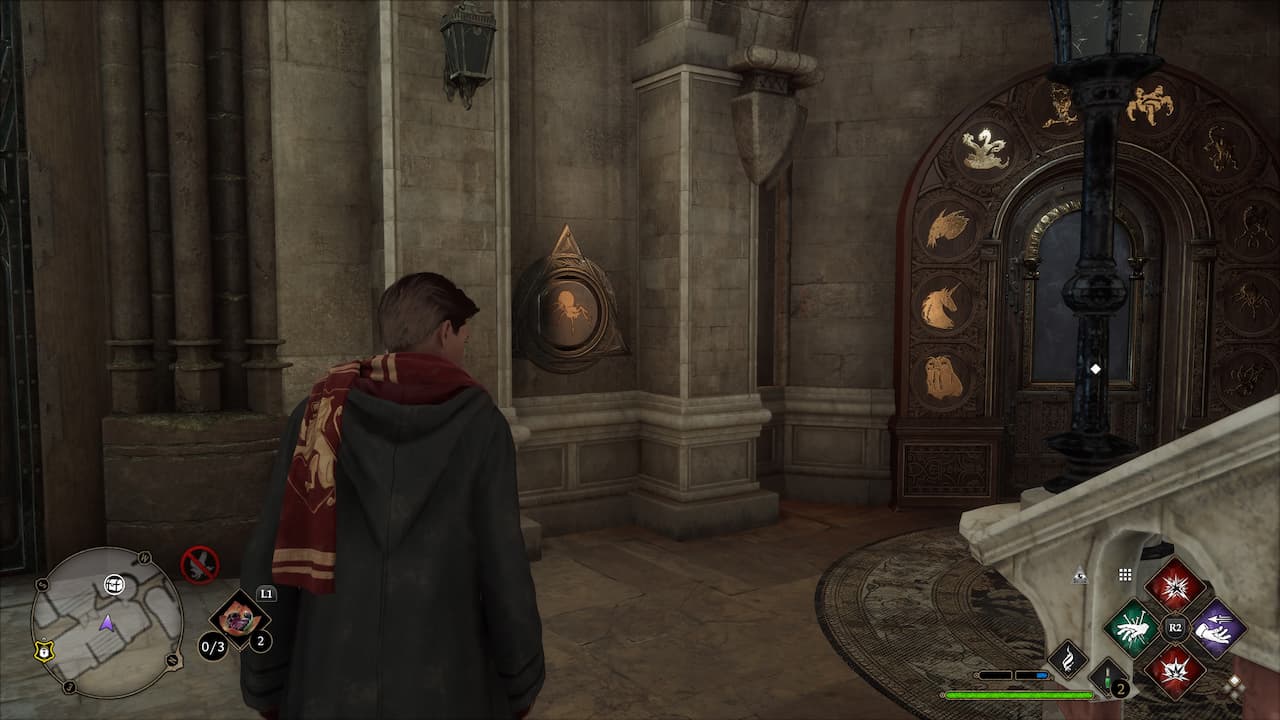The width and height of the screenshot is (1280, 720).
Task: Click the 0/3 counter badge
Action: (x=214, y=645)
